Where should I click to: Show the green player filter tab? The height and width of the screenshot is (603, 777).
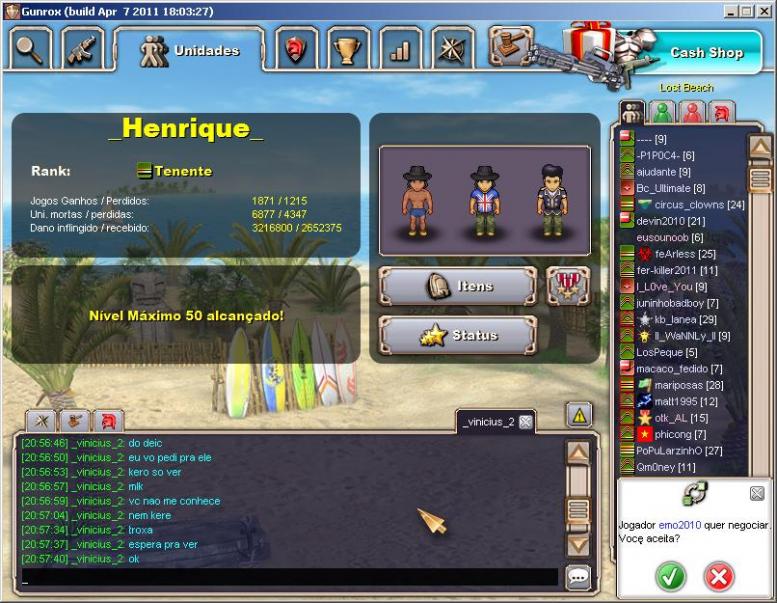661,112
